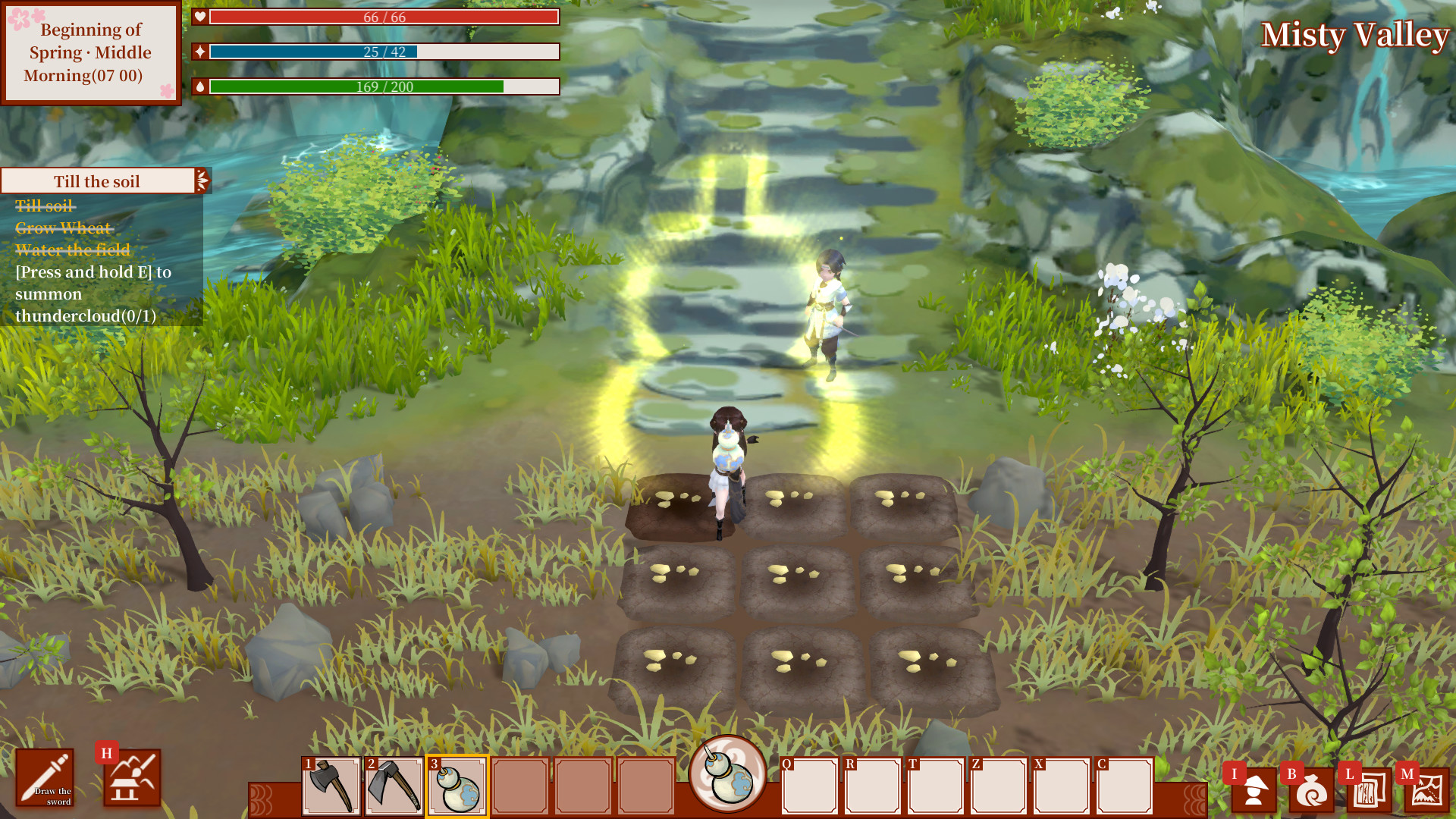This screenshot has width=1456, height=819.
Task: Collapse the Till the soil quest panel
Action: click(201, 180)
